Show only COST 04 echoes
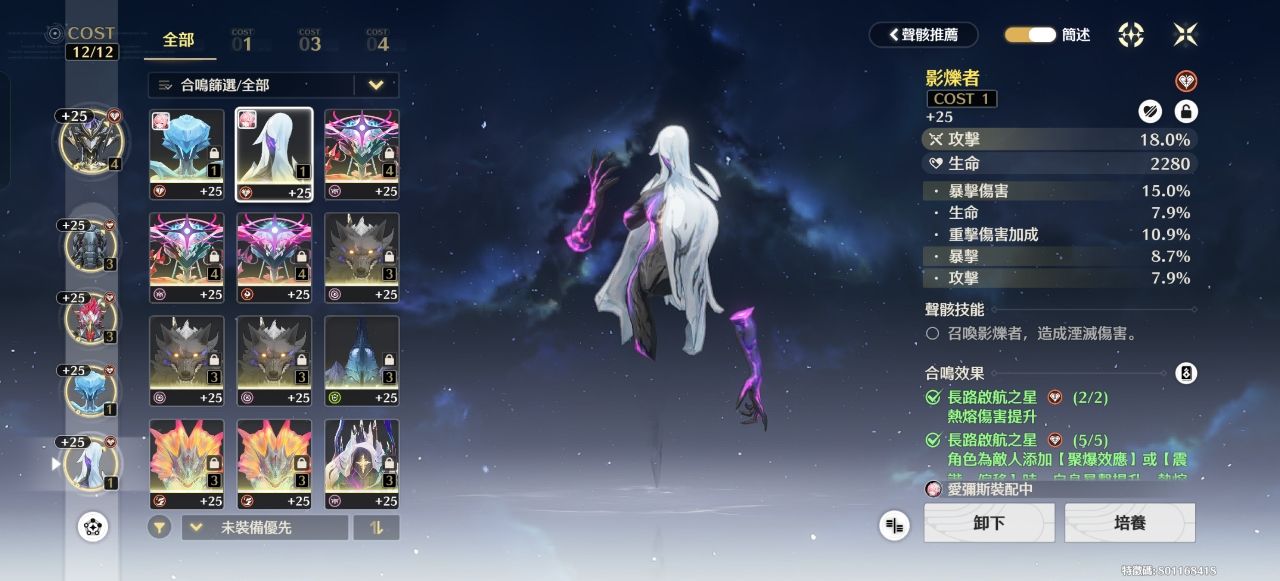 [x=377, y=41]
